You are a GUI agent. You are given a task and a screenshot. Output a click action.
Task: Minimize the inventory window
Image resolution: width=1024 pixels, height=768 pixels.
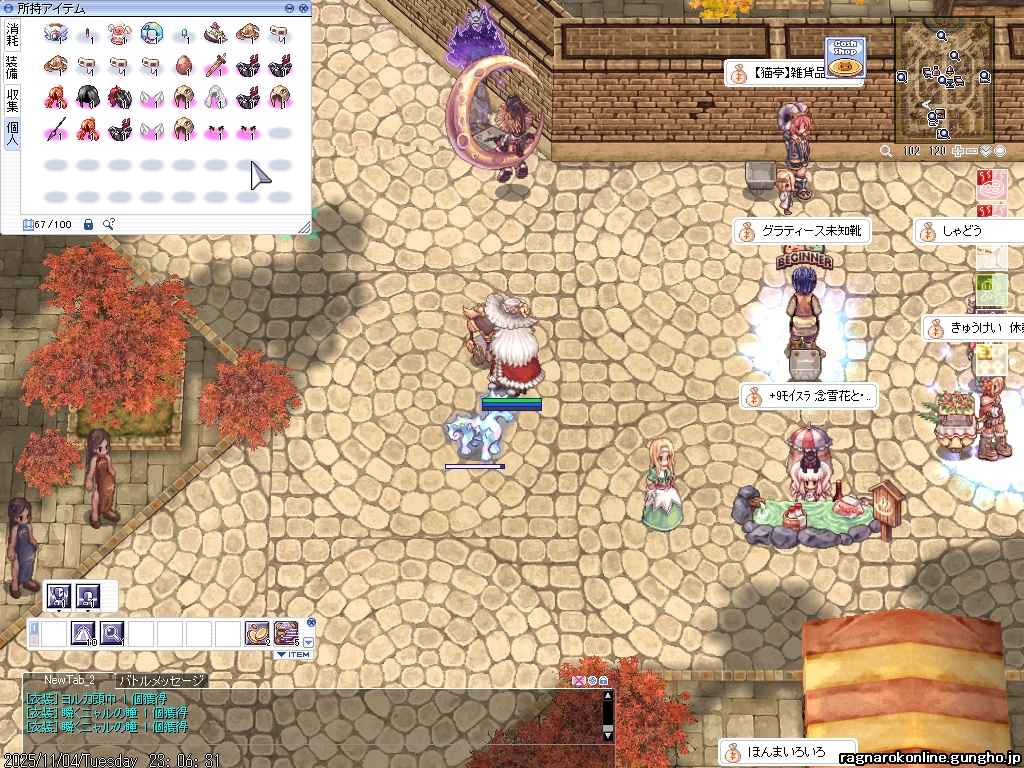(290, 8)
